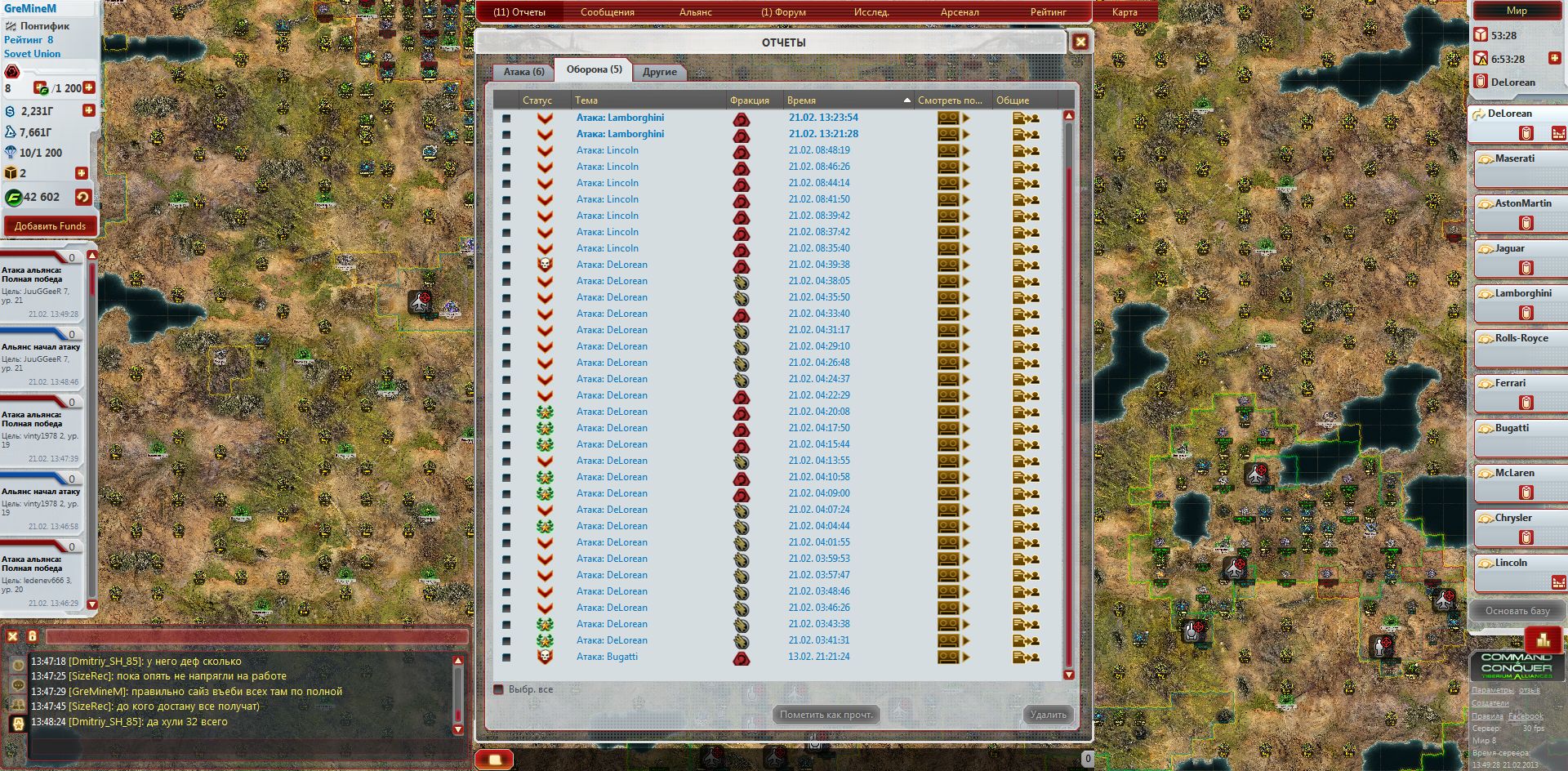Click the Основать базу button

point(1517,611)
